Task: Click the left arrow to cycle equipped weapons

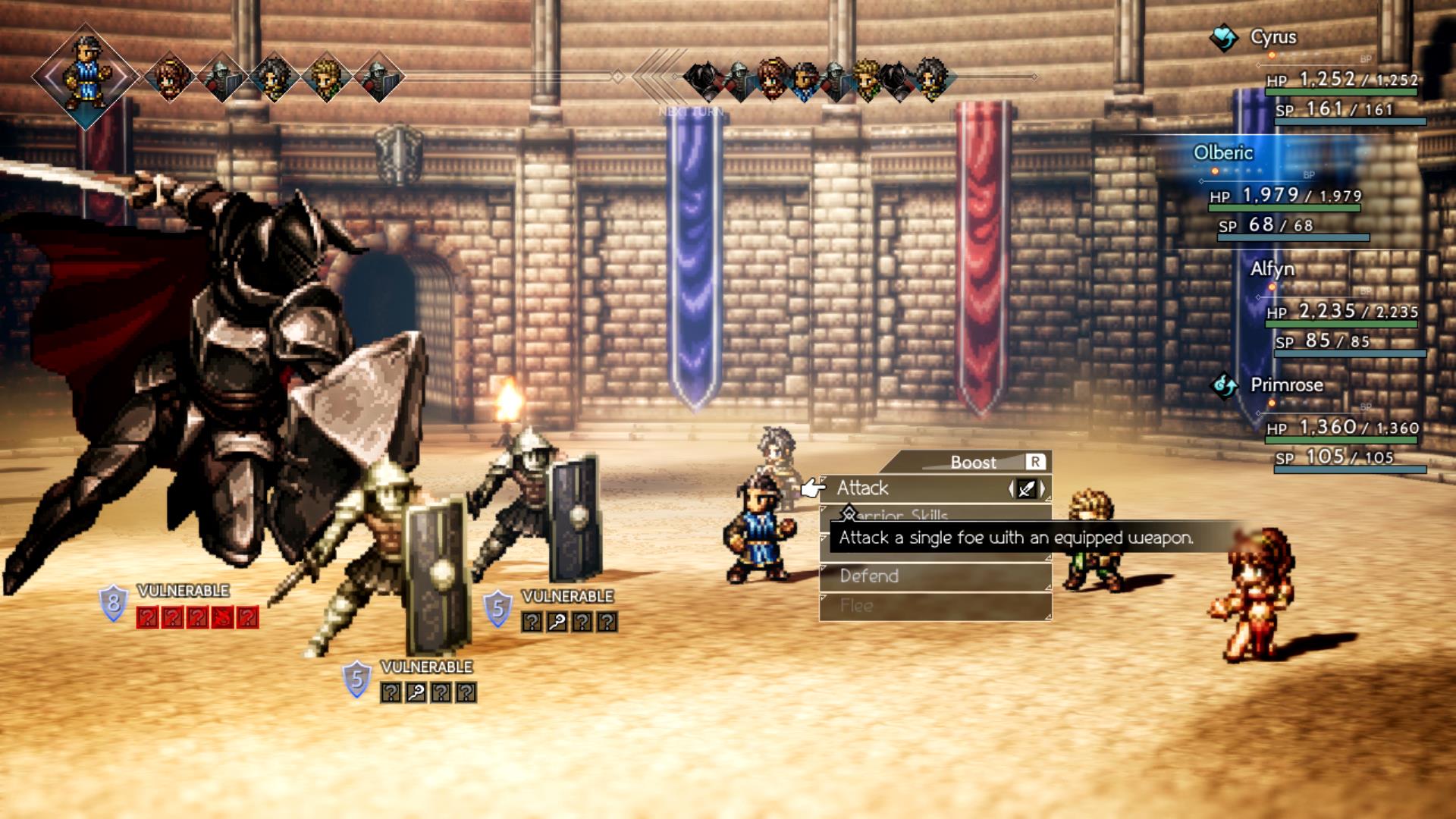Action: (x=1012, y=487)
